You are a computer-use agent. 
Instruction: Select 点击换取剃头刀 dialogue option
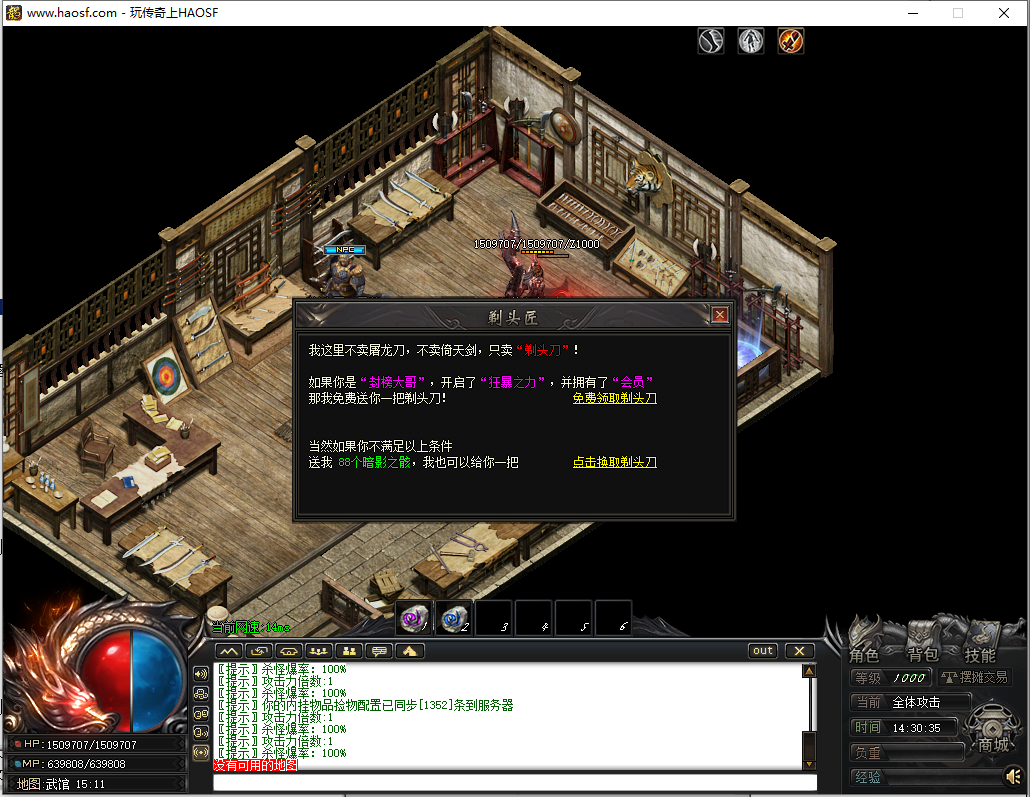pos(614,462)
